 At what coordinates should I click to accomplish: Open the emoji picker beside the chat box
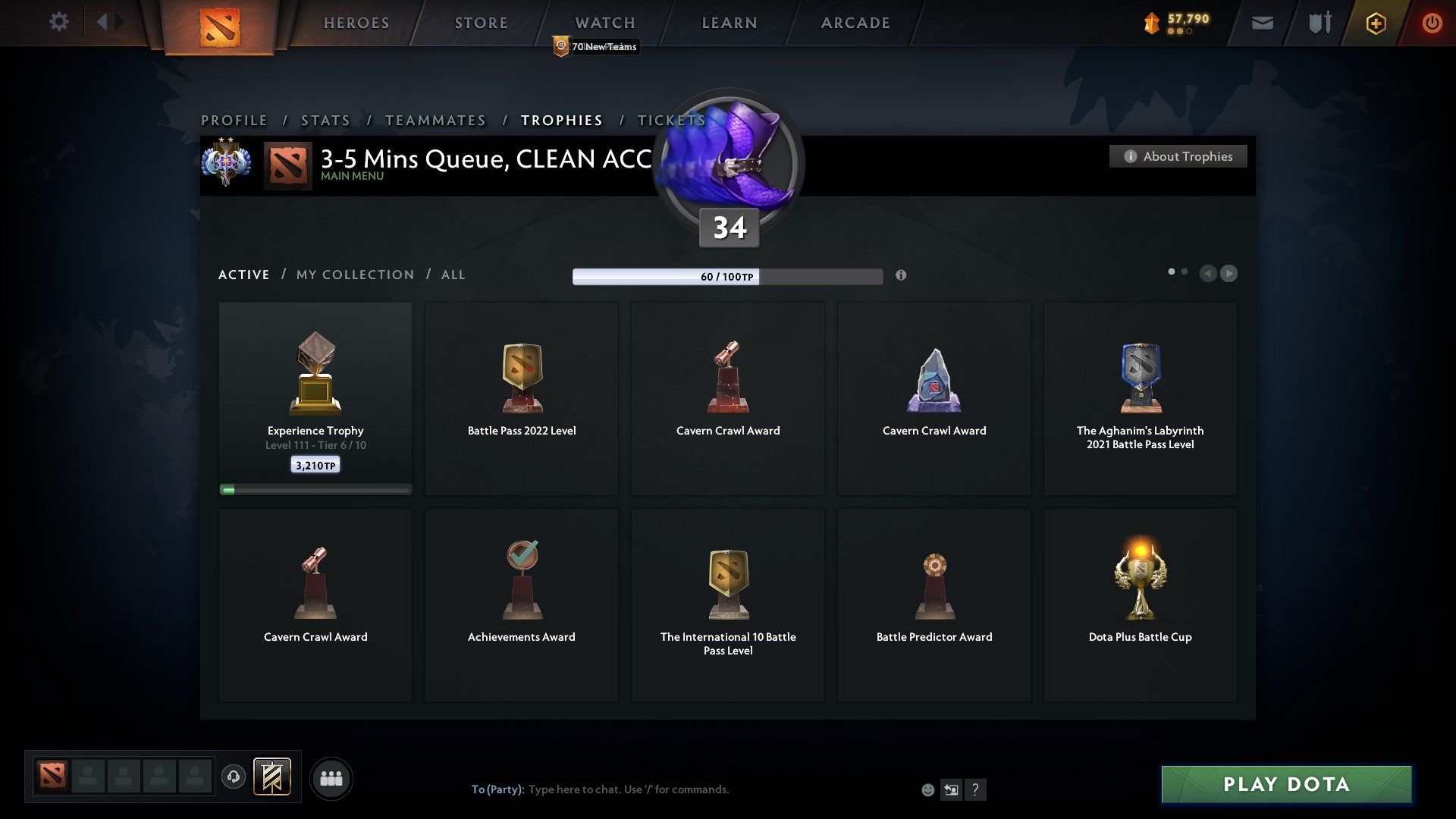pos(927,789)
